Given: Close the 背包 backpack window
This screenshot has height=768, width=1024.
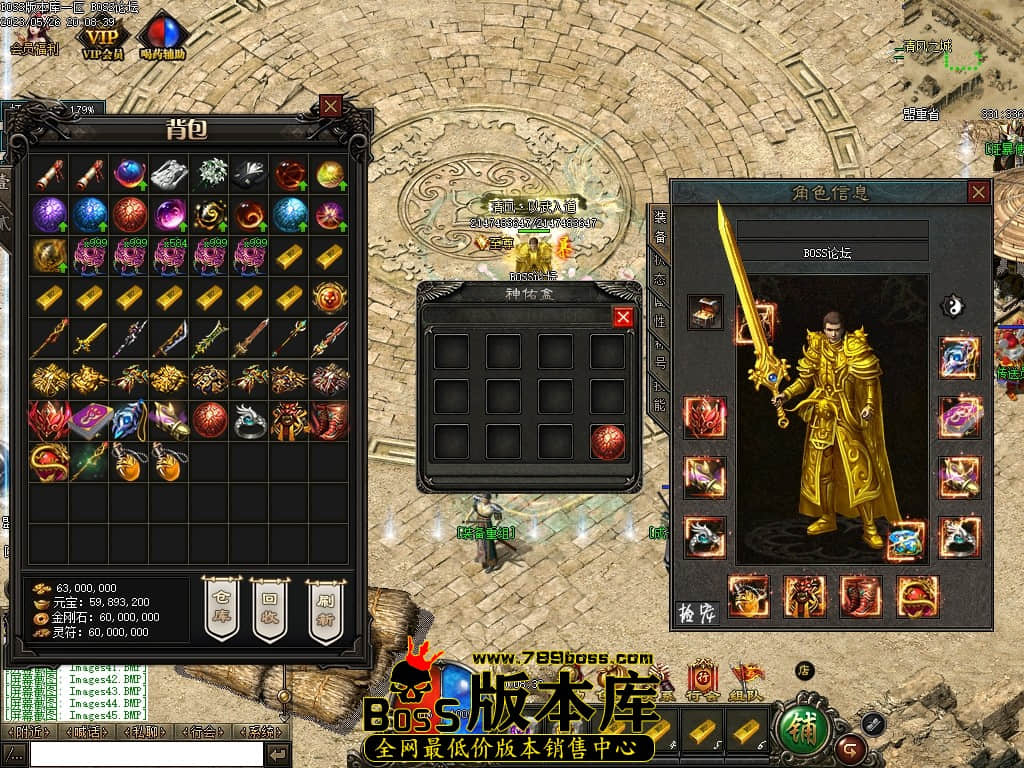Looking at the screenshot, I should pos(331,105).
